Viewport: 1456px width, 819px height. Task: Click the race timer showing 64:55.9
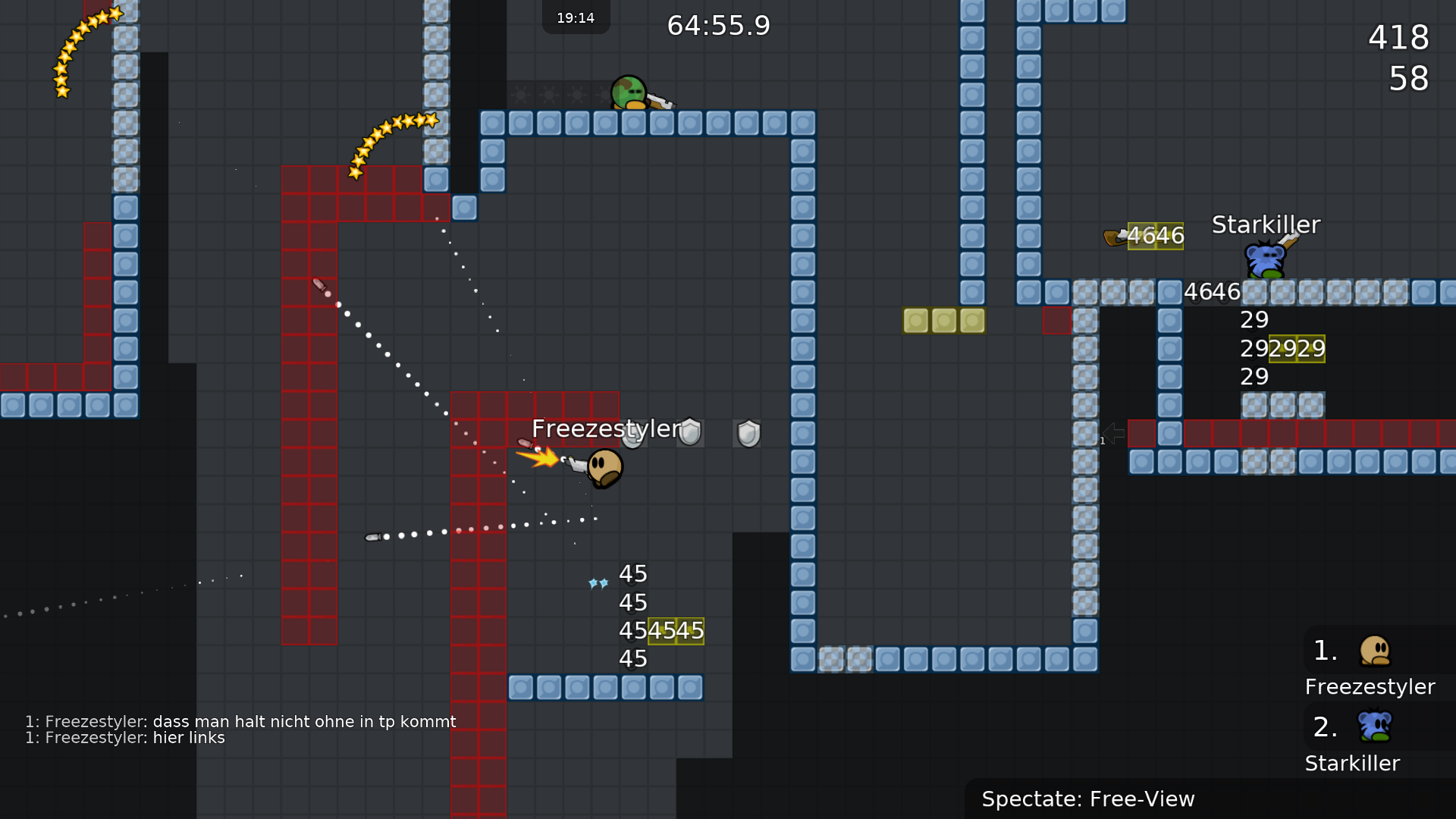click(717, 25)
